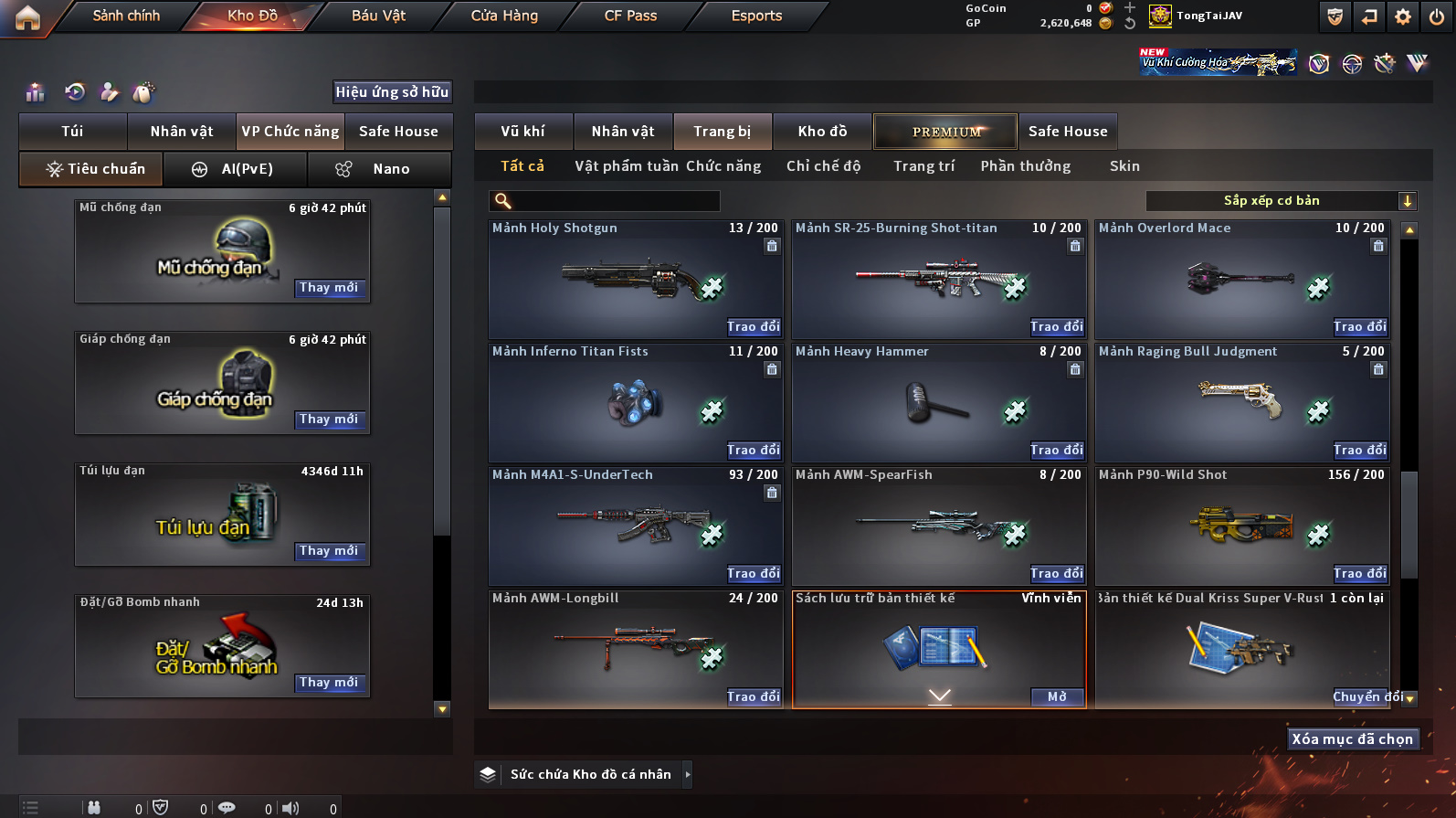
Task: Open the Cửa Hàng shop tab
Action: 504,16
